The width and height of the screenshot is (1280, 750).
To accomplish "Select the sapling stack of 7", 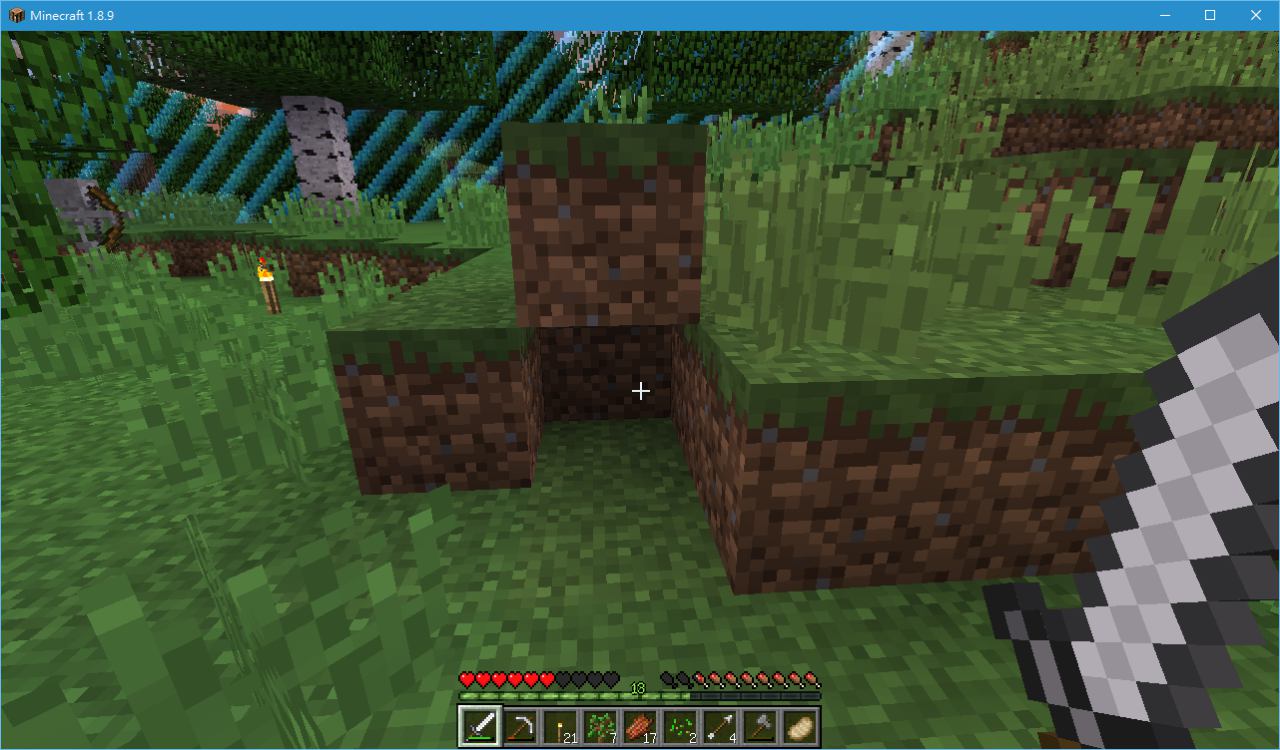I will 600,726.
